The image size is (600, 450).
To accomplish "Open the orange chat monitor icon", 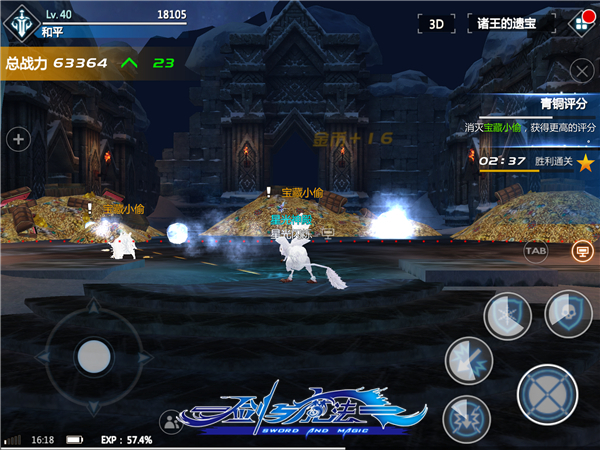I will (x=578, y=251).
